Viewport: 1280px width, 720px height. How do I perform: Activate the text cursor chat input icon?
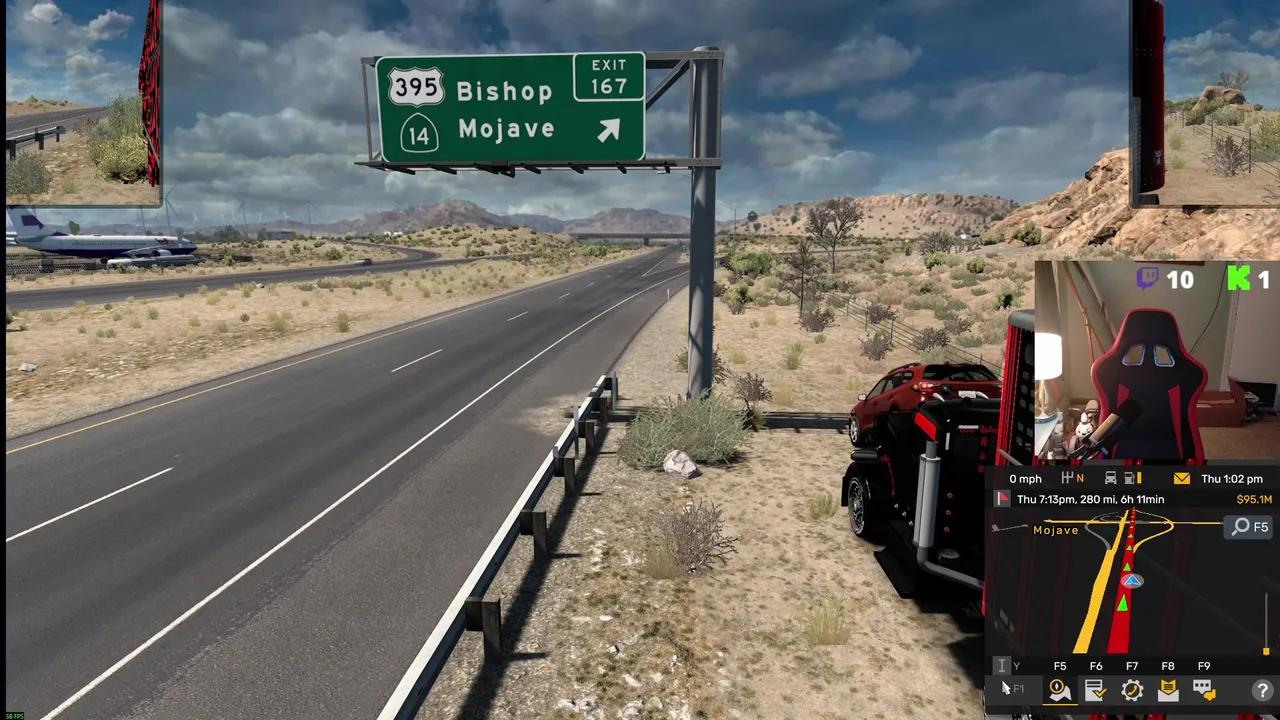(1001, 666)
